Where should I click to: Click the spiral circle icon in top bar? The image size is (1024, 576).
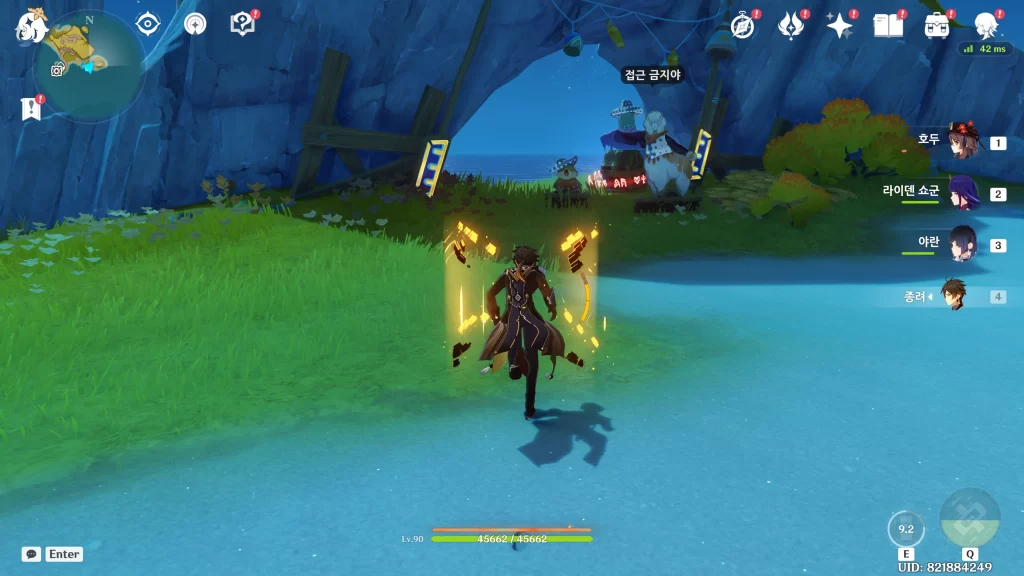195,24
